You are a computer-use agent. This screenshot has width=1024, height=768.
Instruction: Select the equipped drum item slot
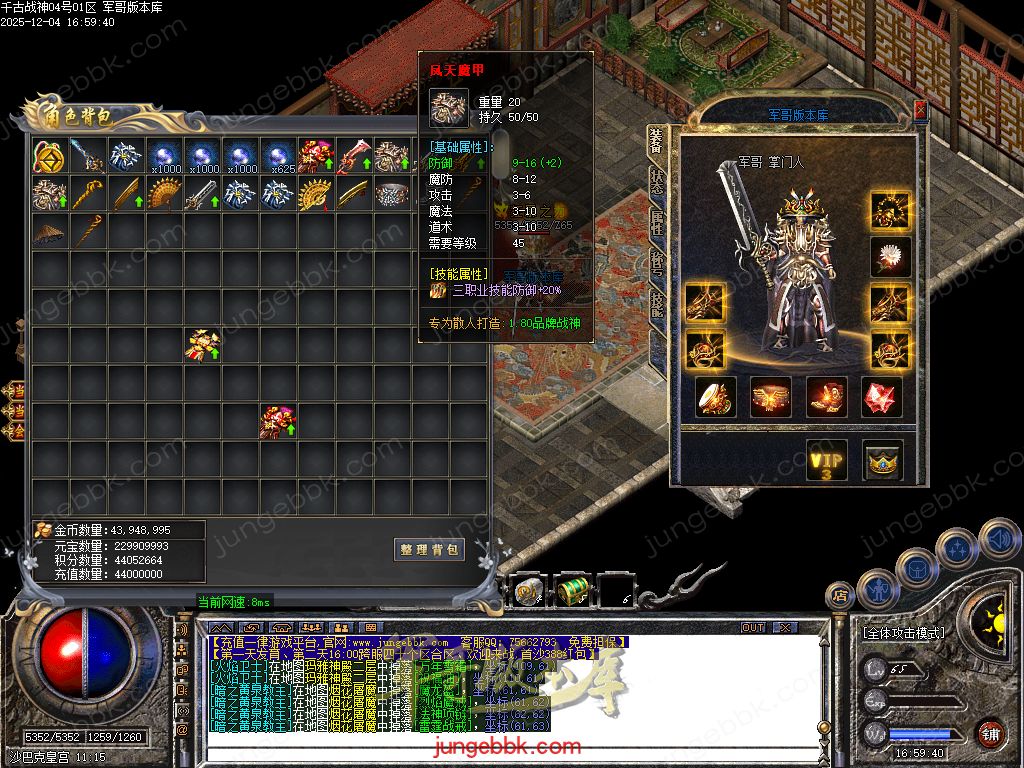[x=715, y=397]
